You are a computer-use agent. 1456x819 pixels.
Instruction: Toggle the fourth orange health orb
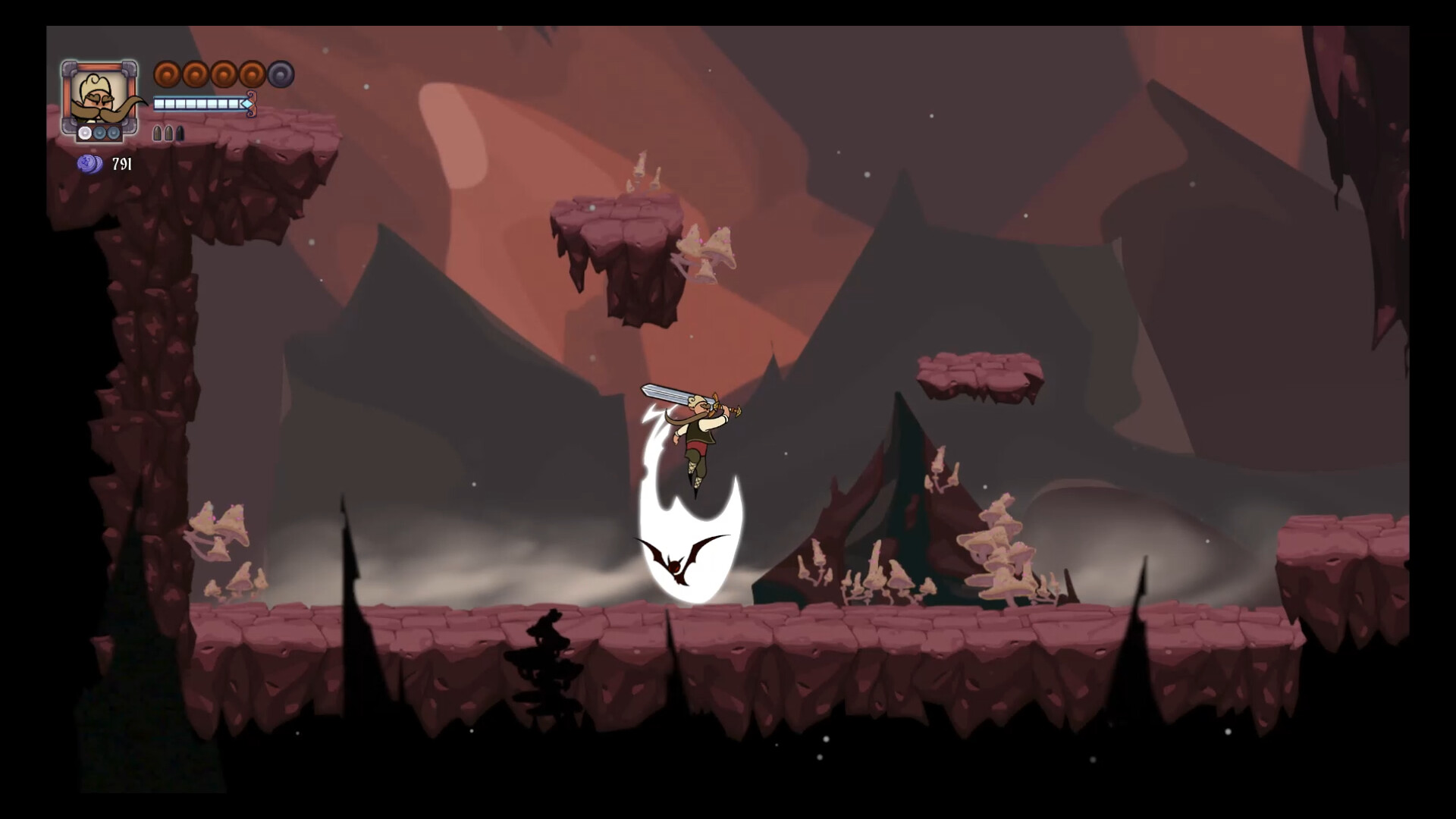click(253, 74)
